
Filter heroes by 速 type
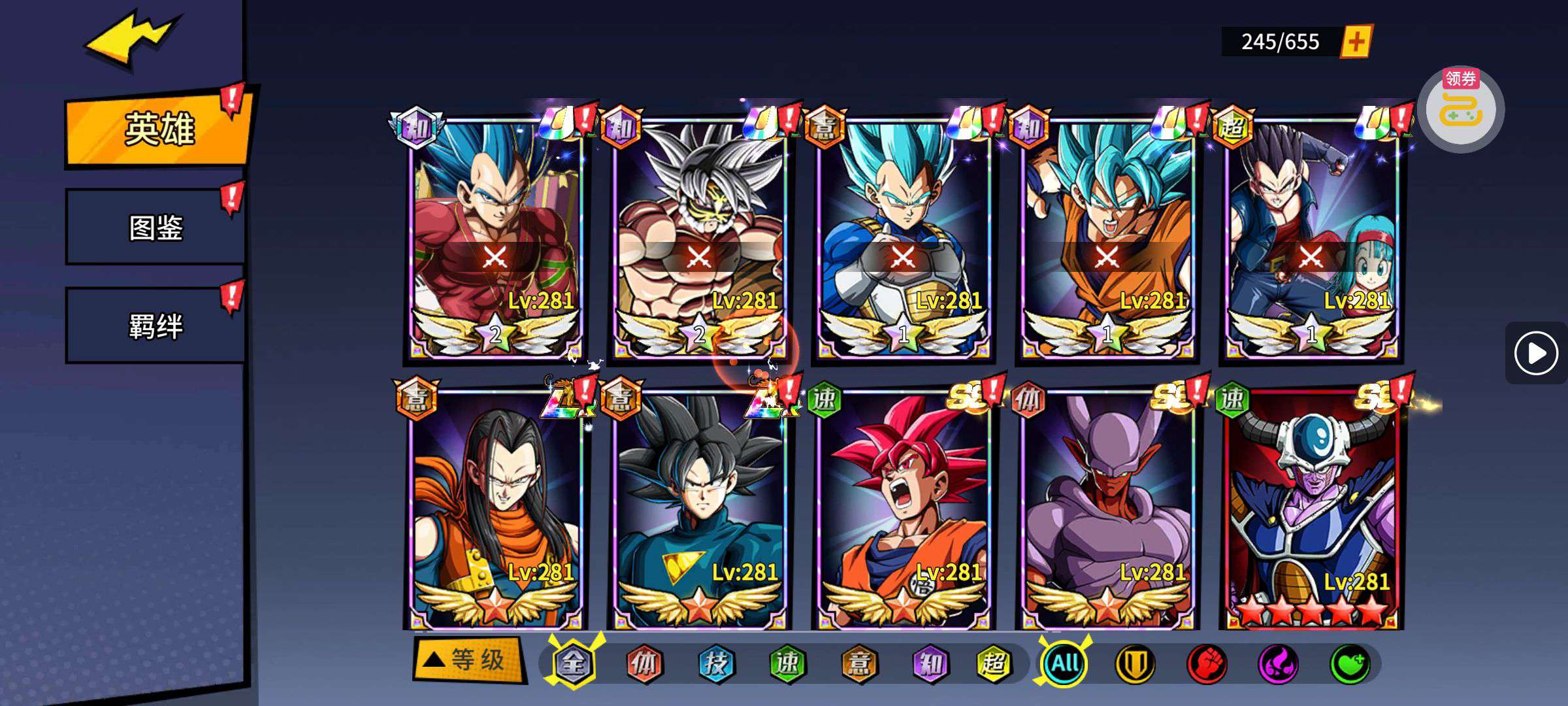pos(787,664)
